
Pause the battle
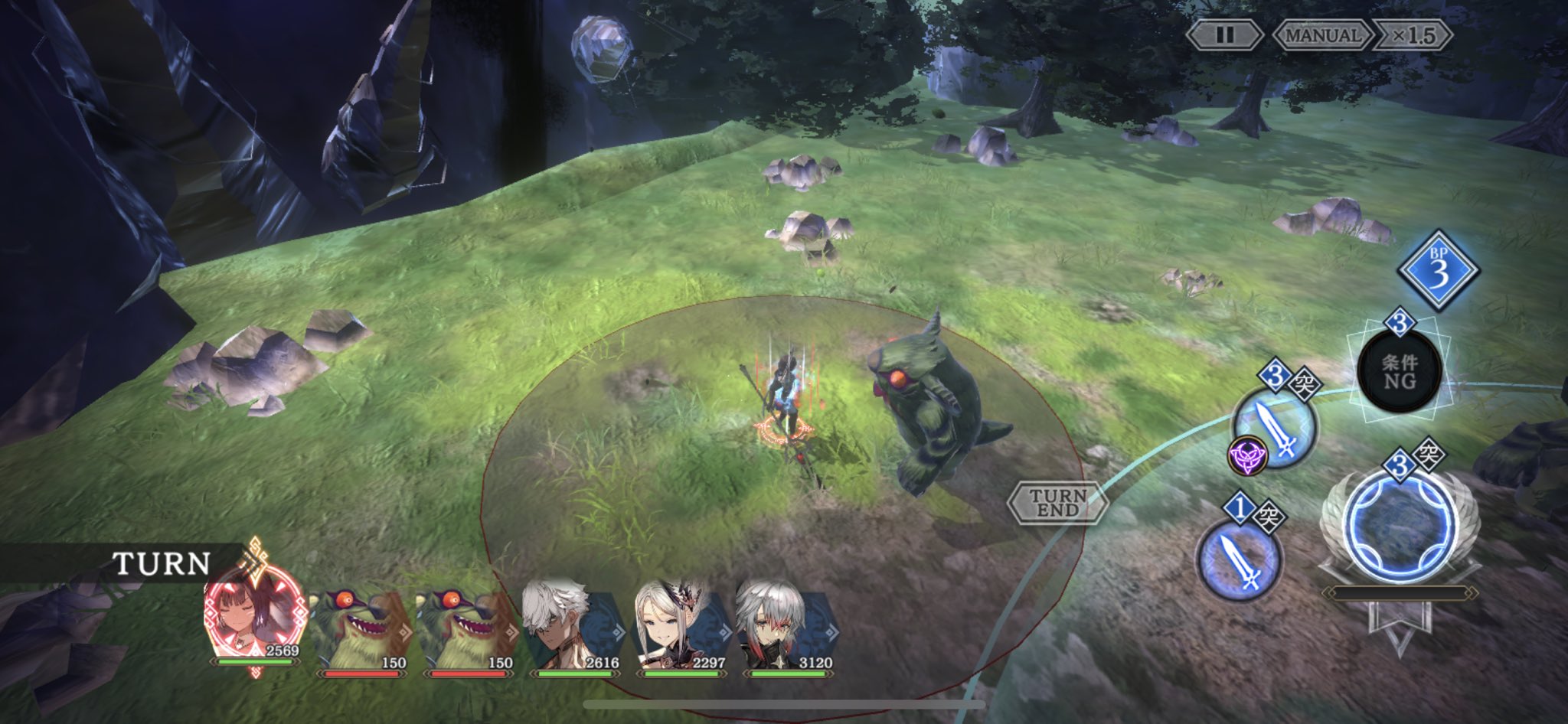[1224, 35]
